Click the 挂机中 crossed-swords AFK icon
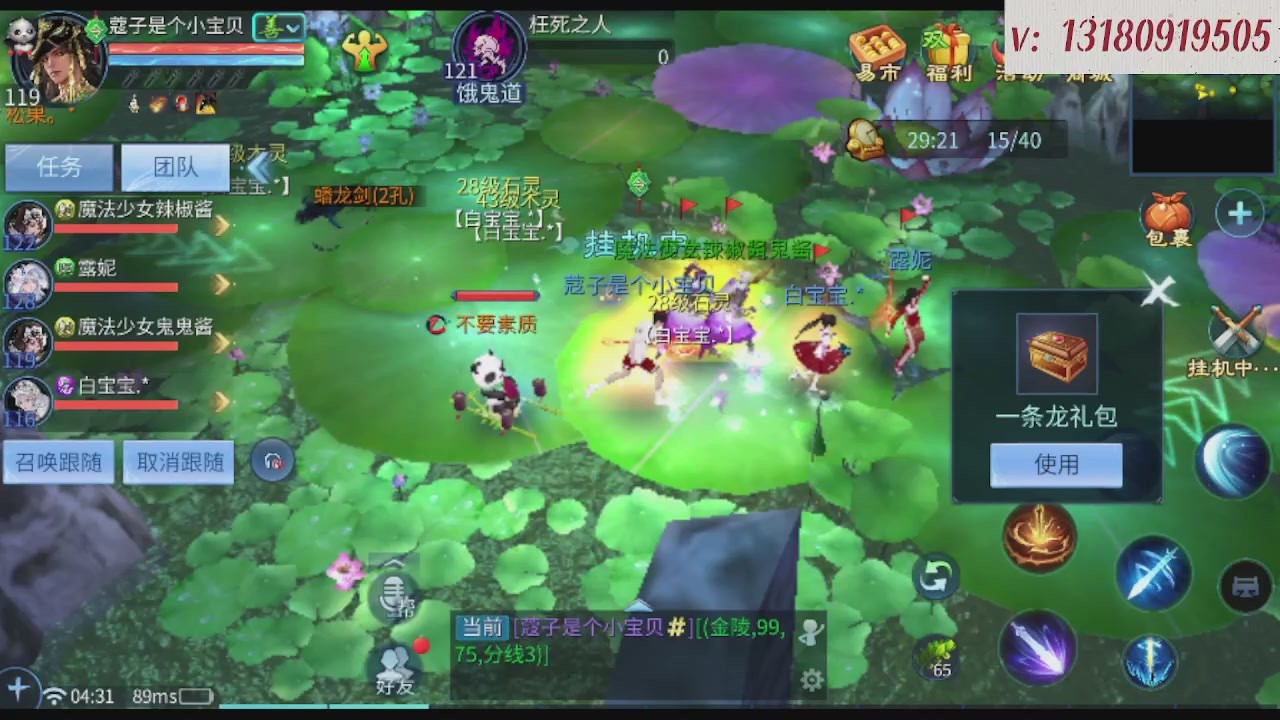 (1234, 330)
